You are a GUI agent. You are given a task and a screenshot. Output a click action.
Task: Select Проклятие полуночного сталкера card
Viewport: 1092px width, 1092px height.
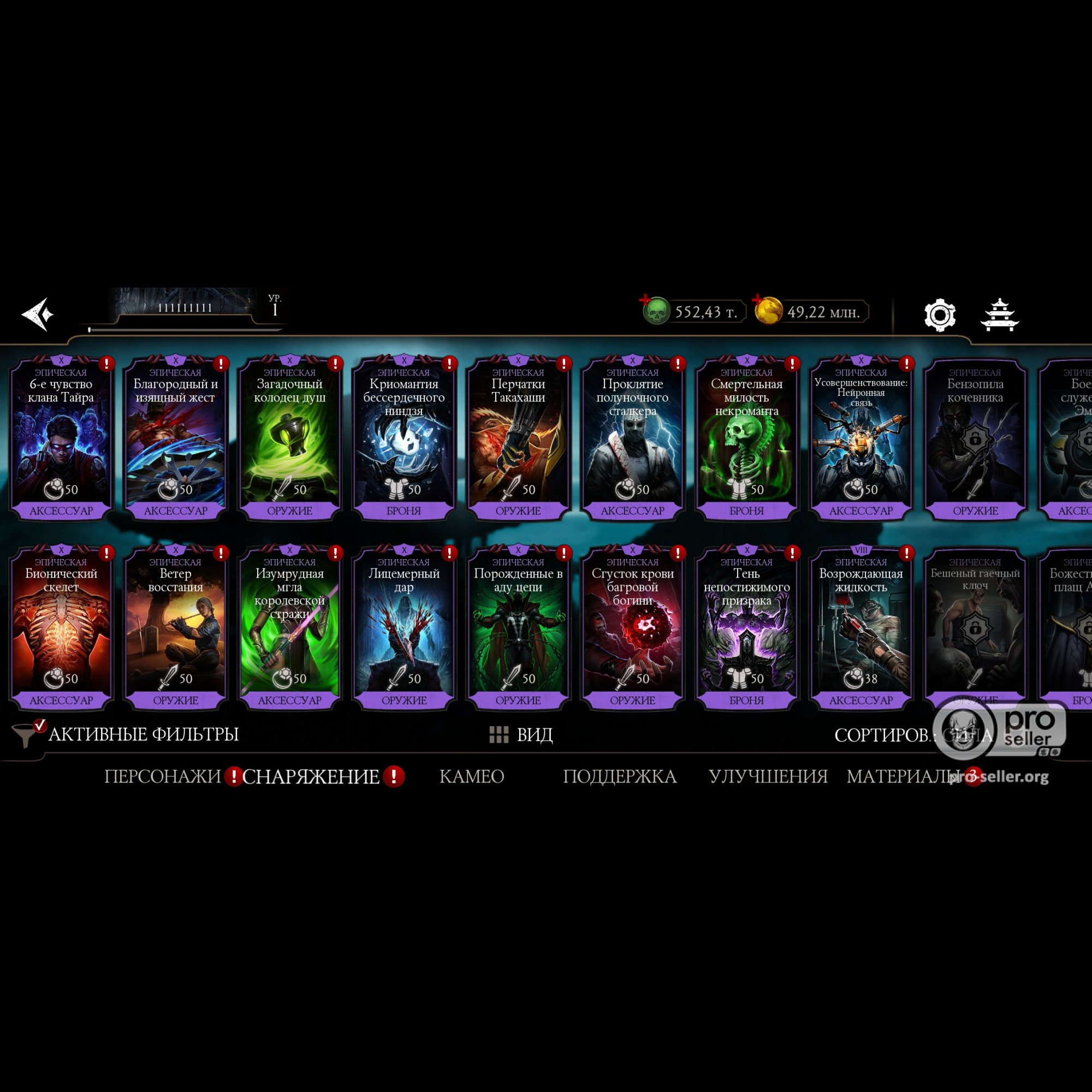[x=632, y=438]
